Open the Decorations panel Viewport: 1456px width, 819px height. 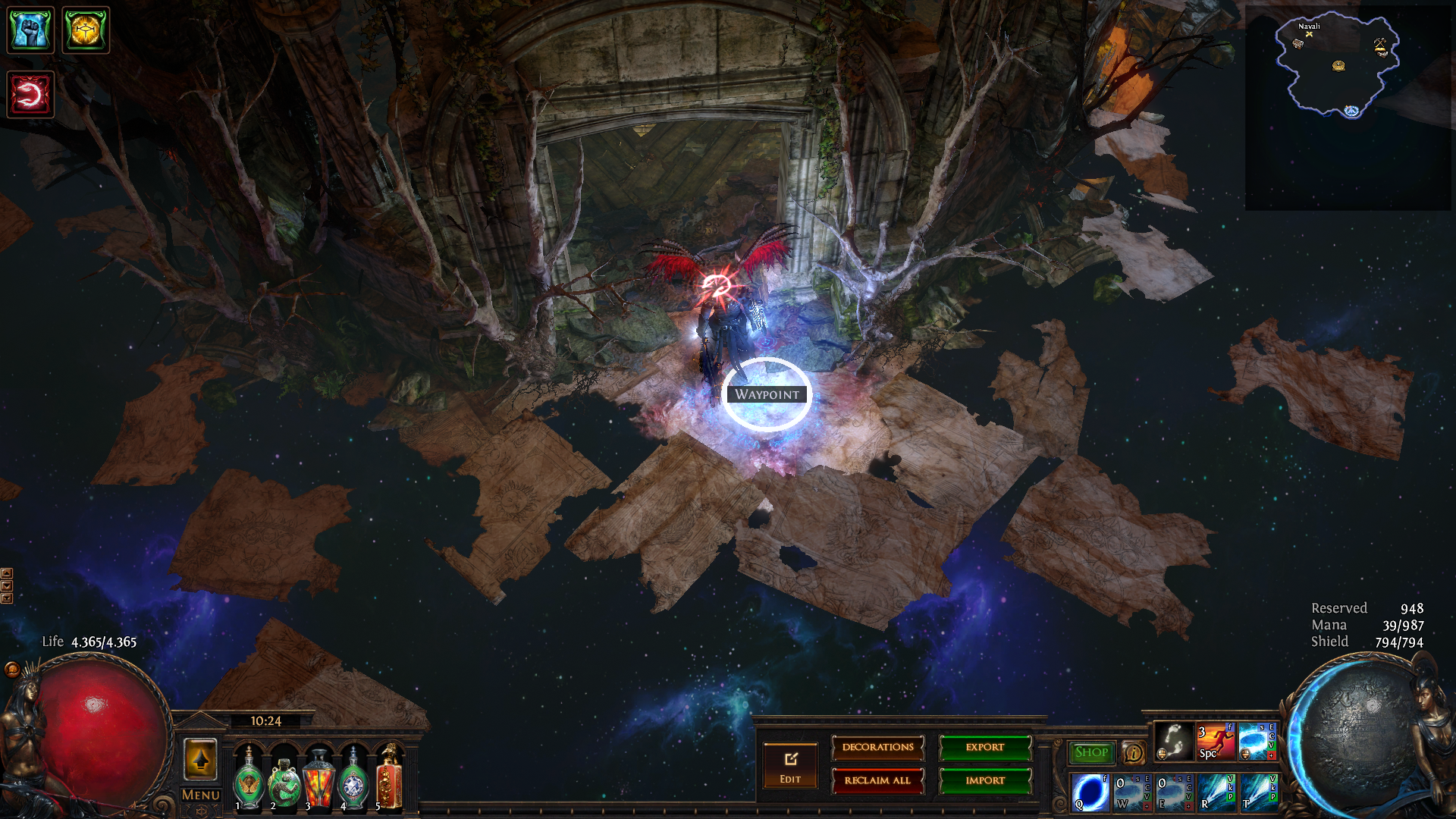click(877, 748)
